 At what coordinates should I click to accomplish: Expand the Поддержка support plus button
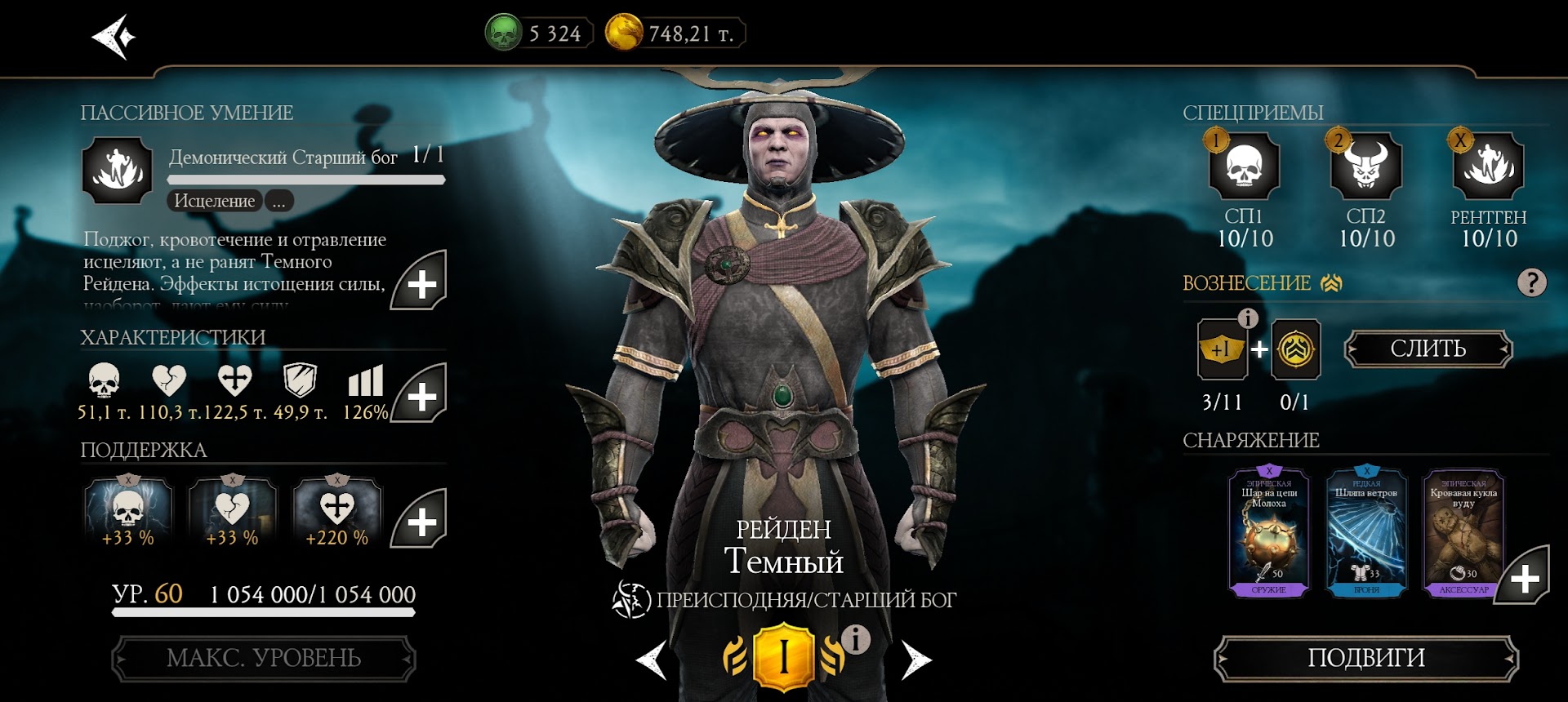420,520
